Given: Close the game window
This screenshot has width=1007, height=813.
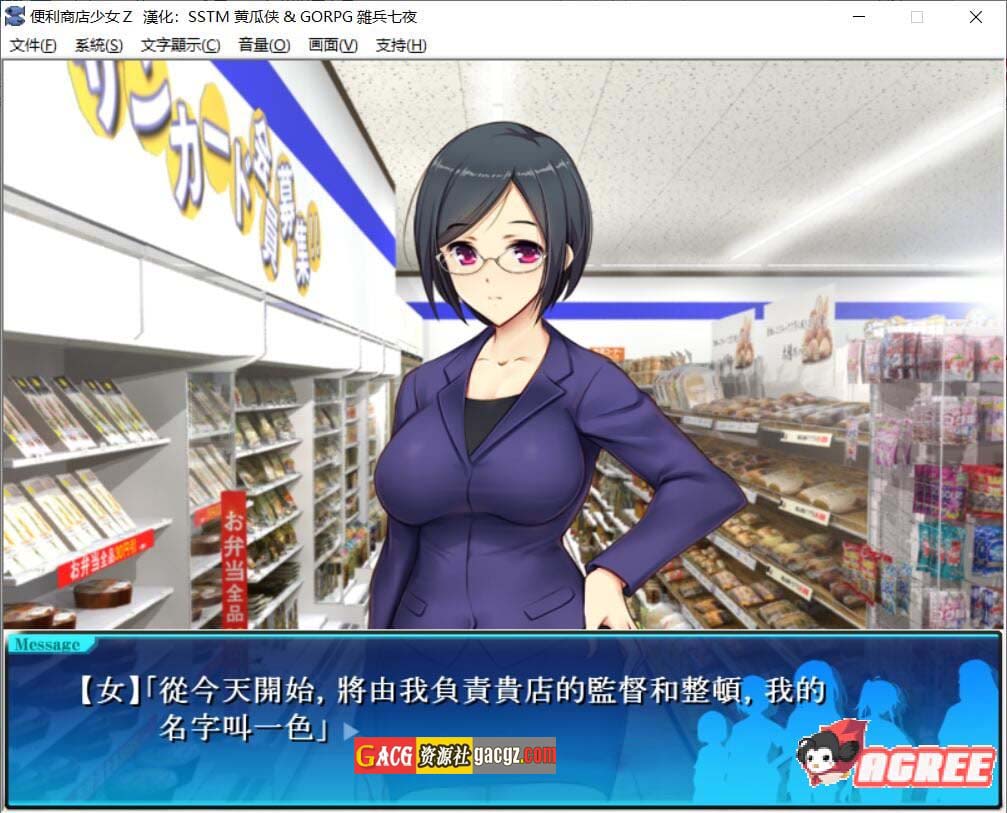Looking at the screenshot, I should [x=976, y=17].
